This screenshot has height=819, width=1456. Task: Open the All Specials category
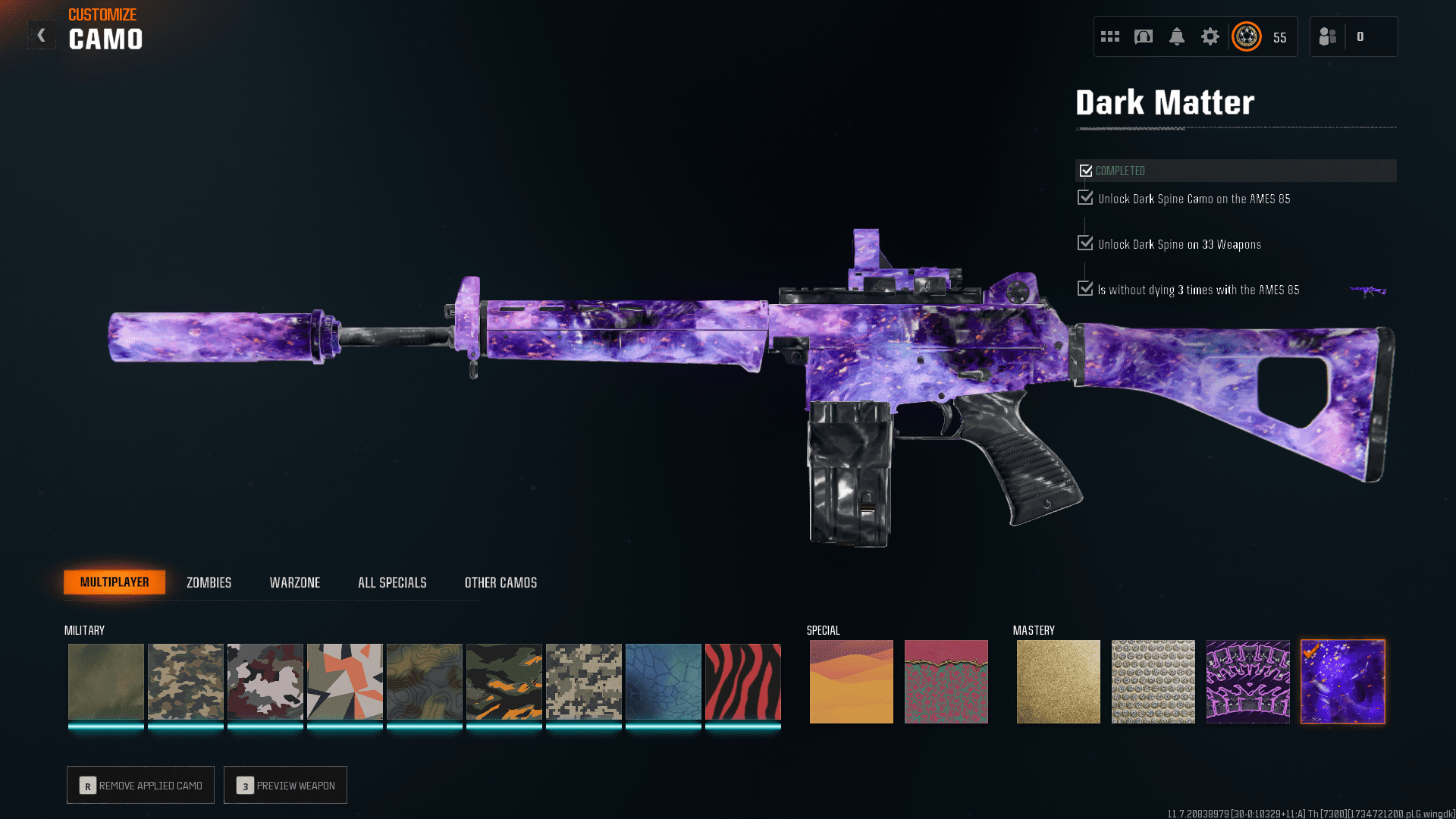(x=392, y=582)
